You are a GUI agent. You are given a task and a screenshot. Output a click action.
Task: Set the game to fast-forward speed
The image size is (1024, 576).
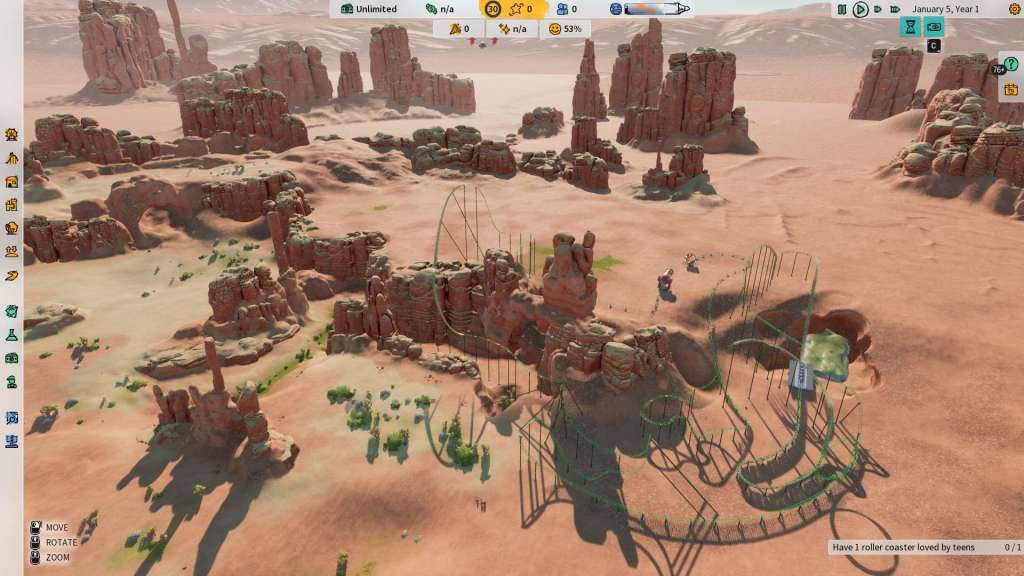tap(878, 9)
